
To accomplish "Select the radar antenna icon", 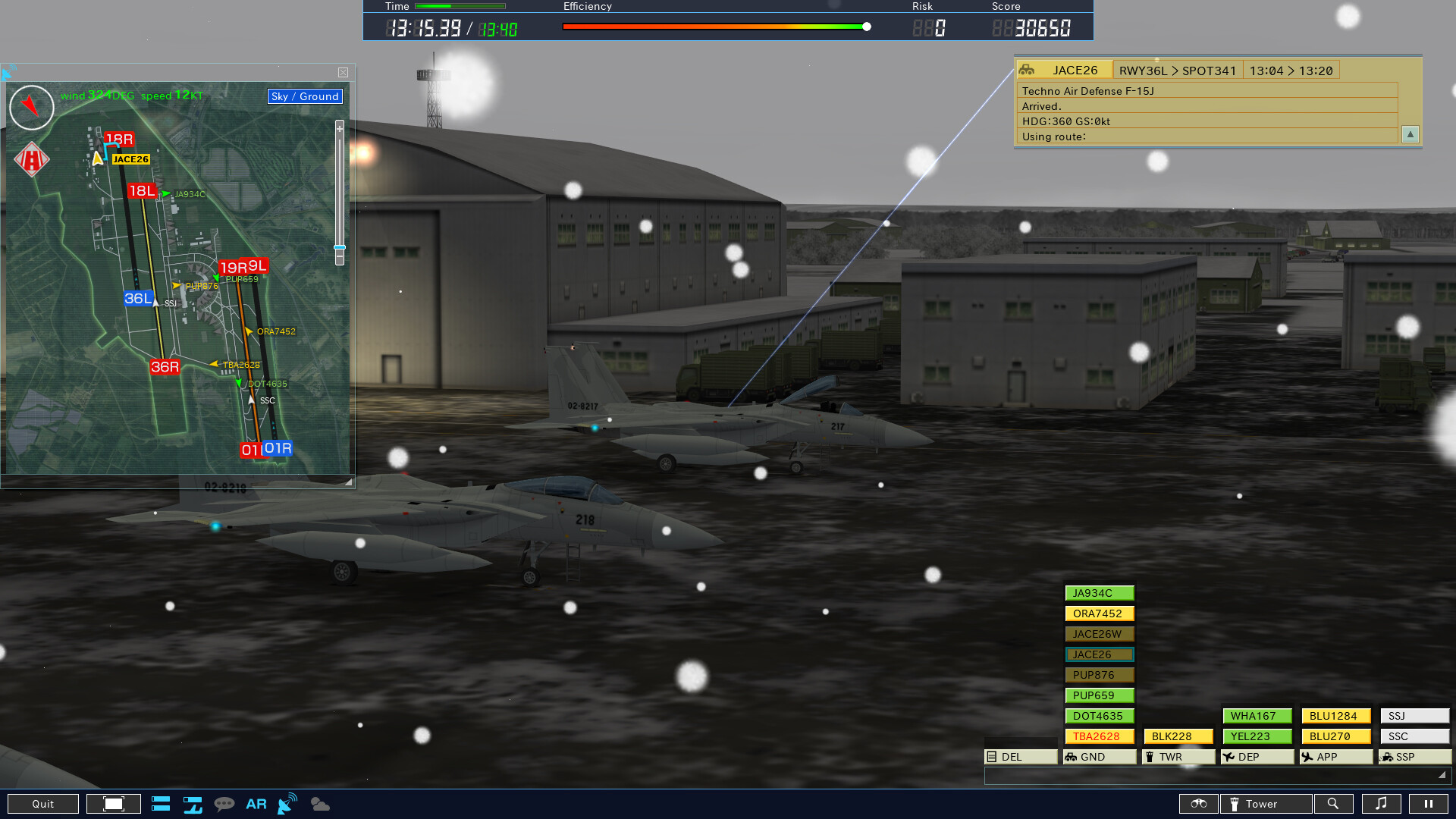I will click(x=287, y=804).
